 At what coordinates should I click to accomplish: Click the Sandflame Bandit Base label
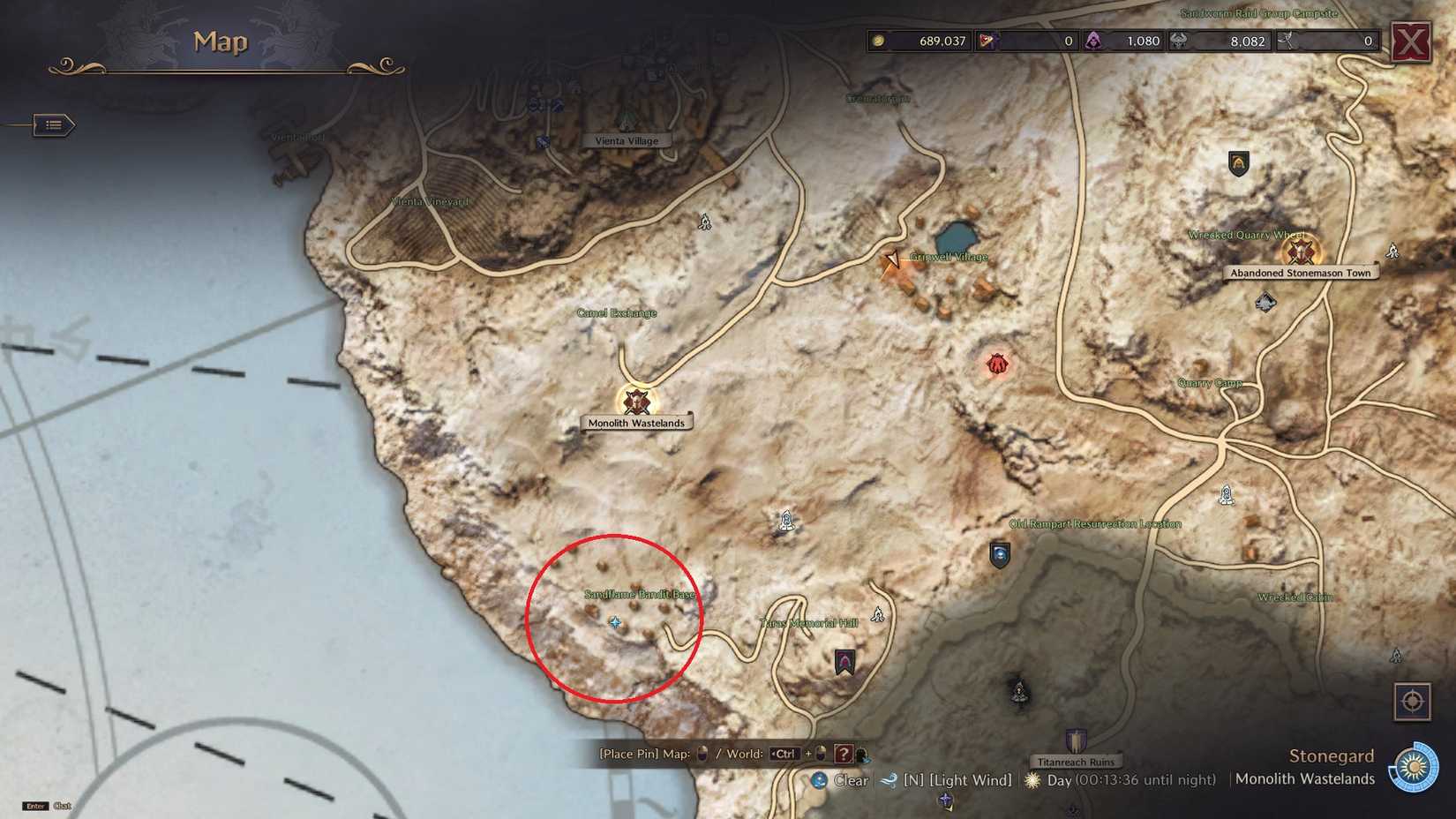[x=638, y=596]
